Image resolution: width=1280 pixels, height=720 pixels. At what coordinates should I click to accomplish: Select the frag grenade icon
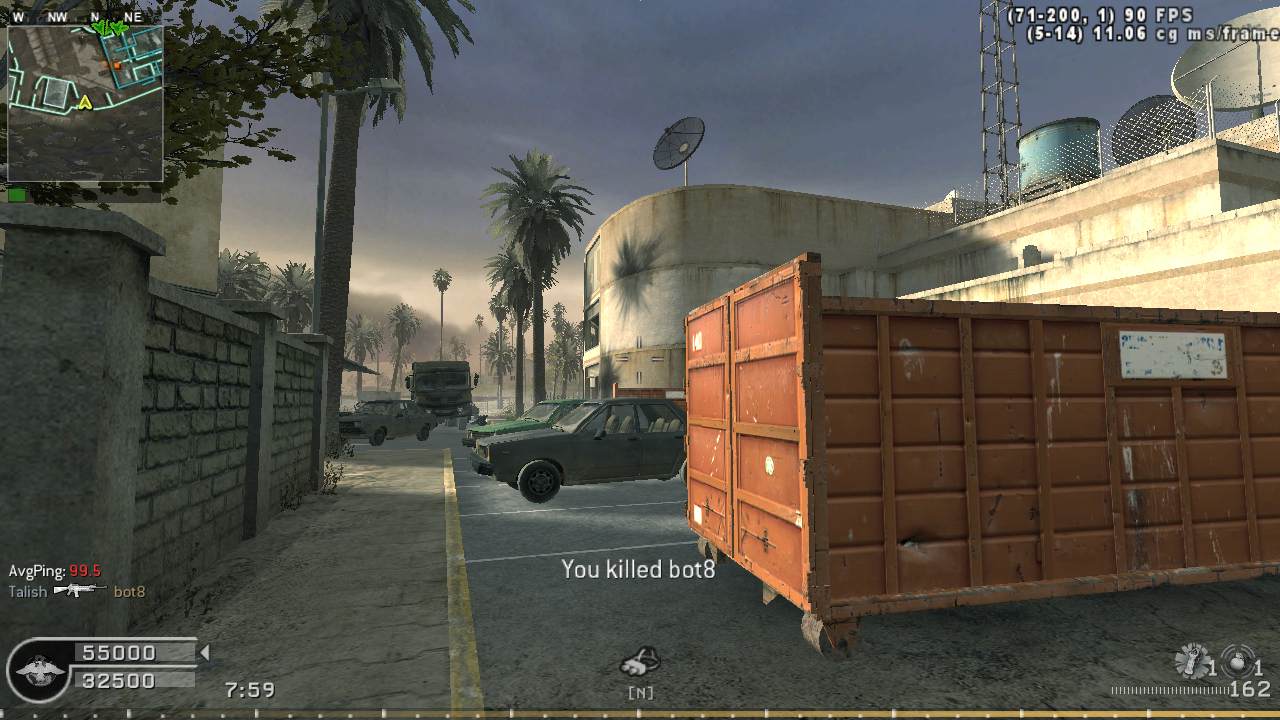(x=1238, y=663)
